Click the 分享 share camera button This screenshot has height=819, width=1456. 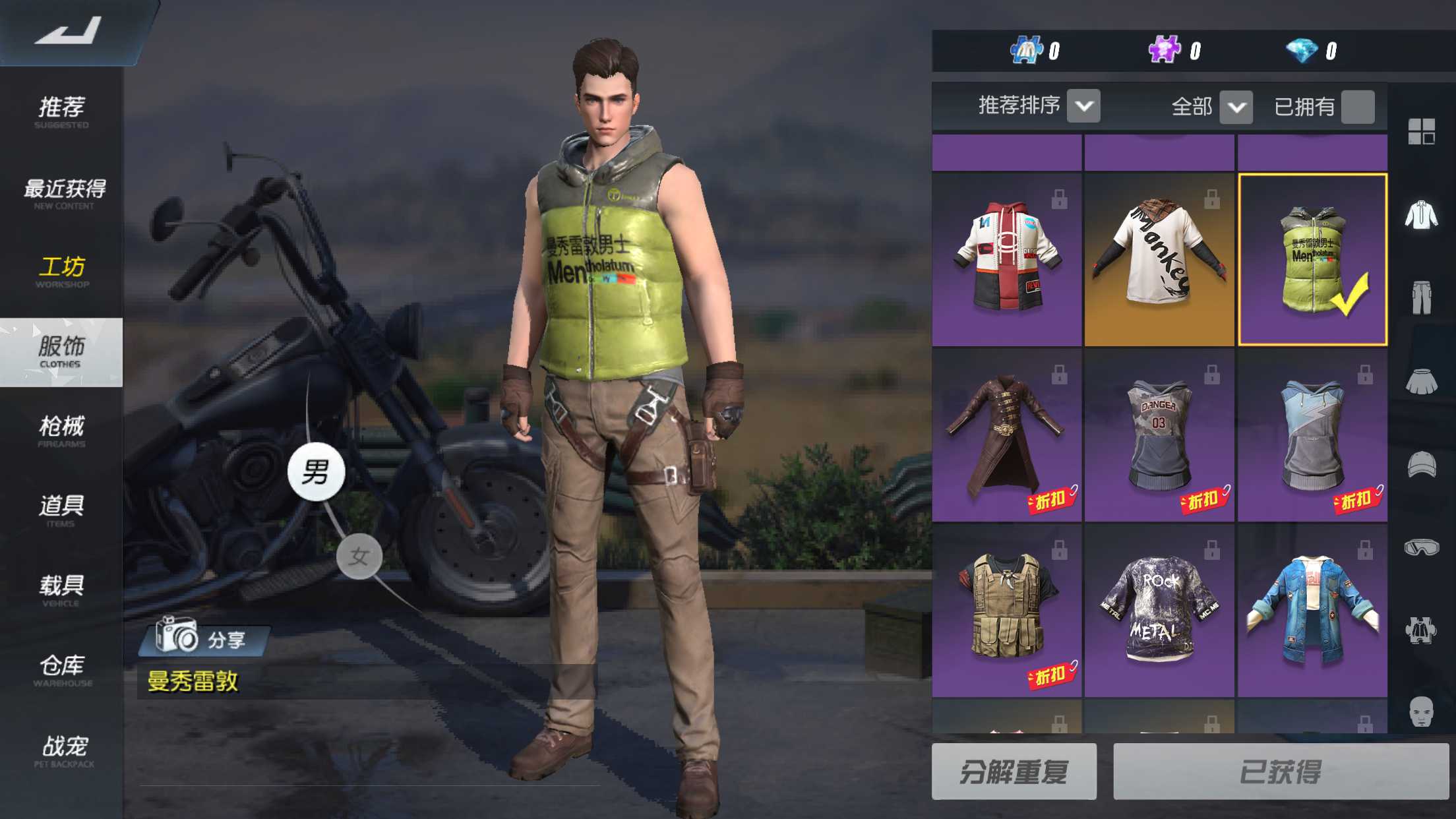coord(203,638)
